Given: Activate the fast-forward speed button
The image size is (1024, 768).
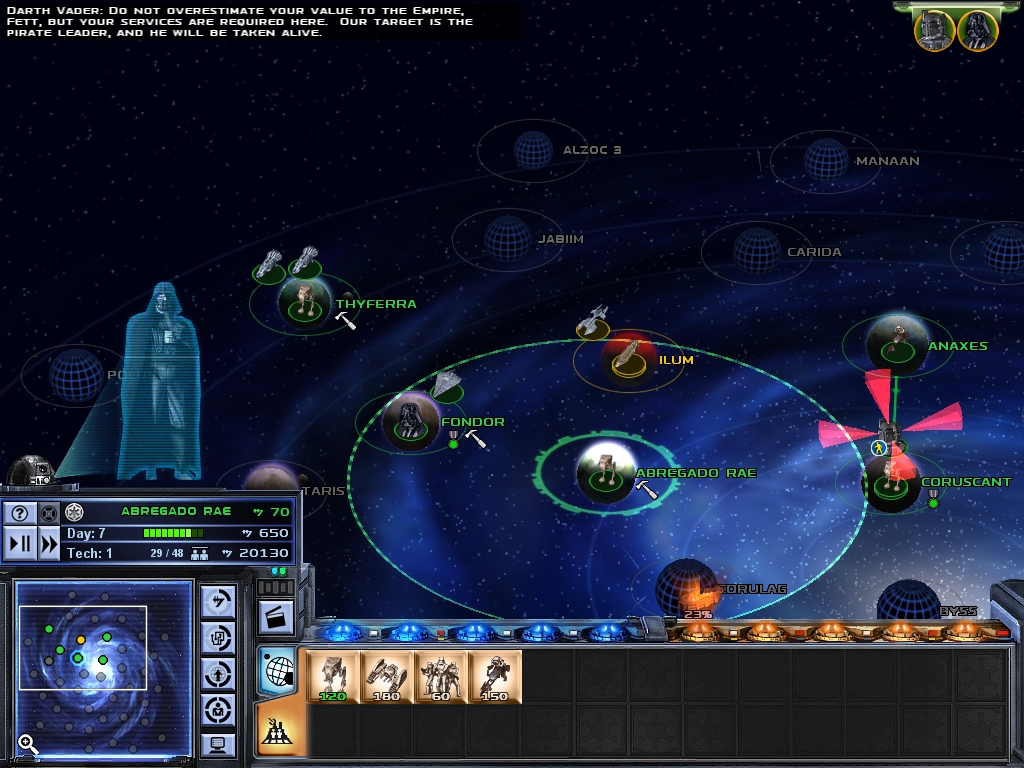Looking at the screenshot, I should 49,544.
